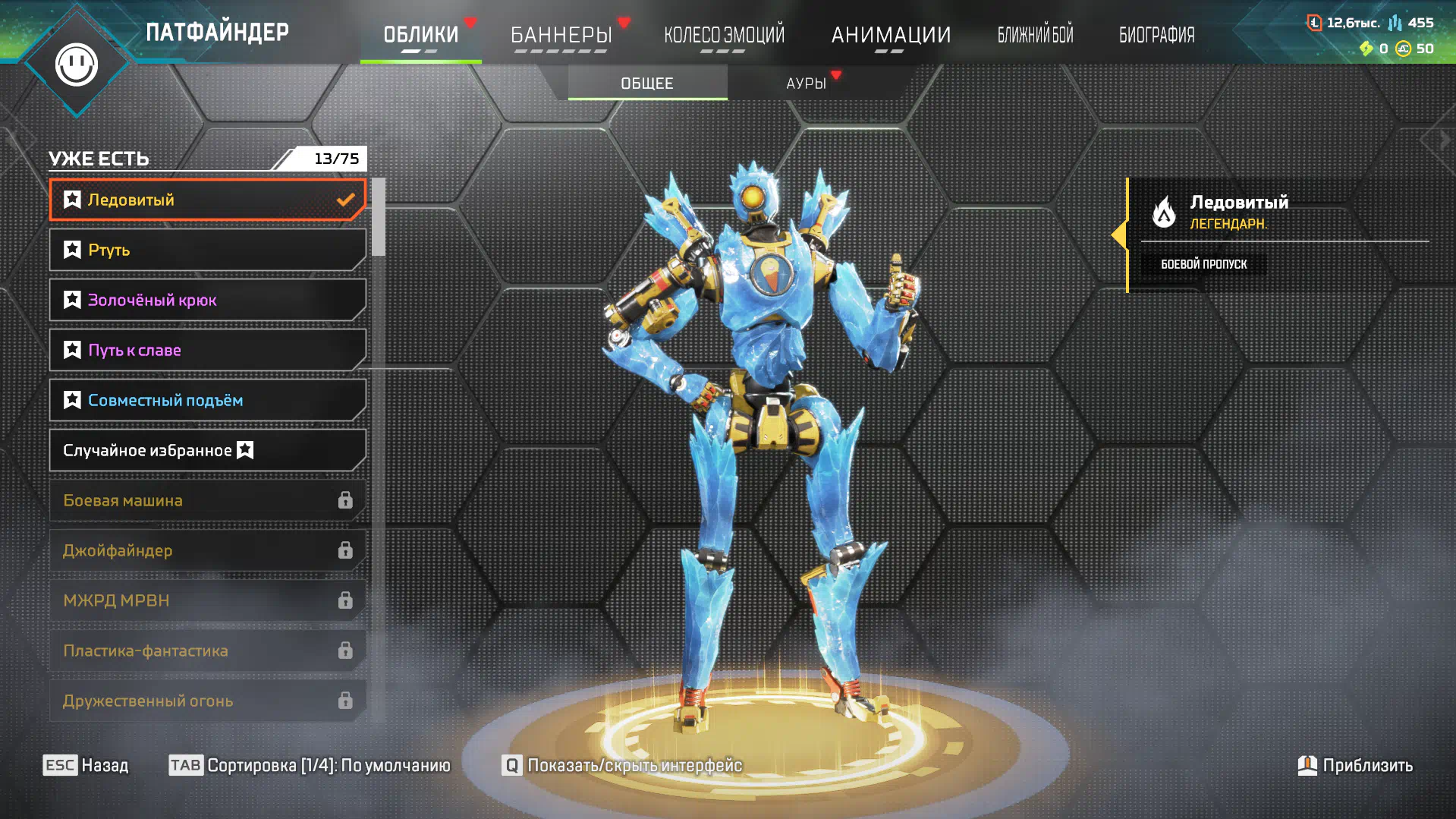The height and width of the screenshot is (819, 1456).
Task: Preview the locked МЖРД МРВН skin
Action: [207, 600]
